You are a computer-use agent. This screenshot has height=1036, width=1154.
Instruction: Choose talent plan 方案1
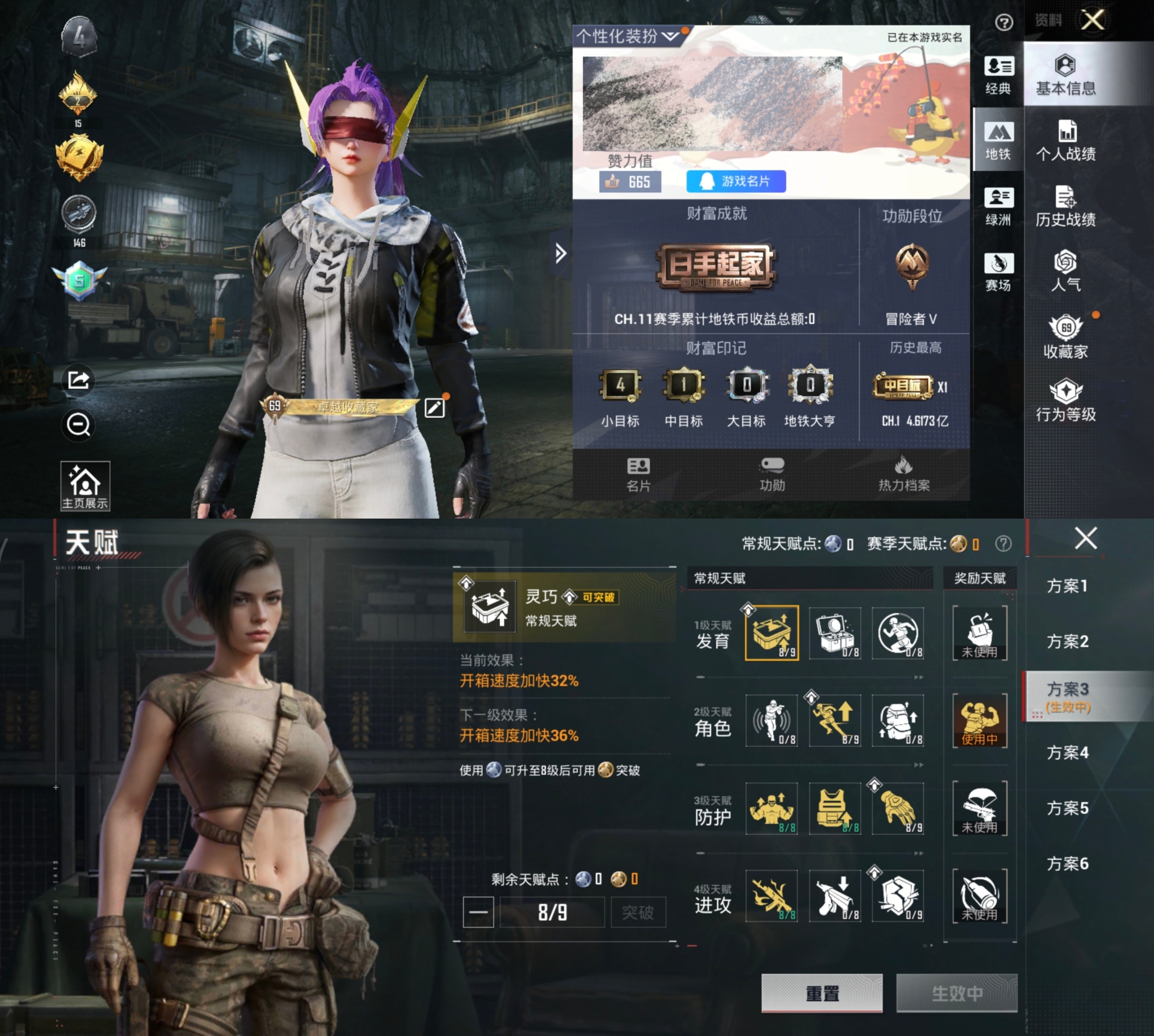1067,586
